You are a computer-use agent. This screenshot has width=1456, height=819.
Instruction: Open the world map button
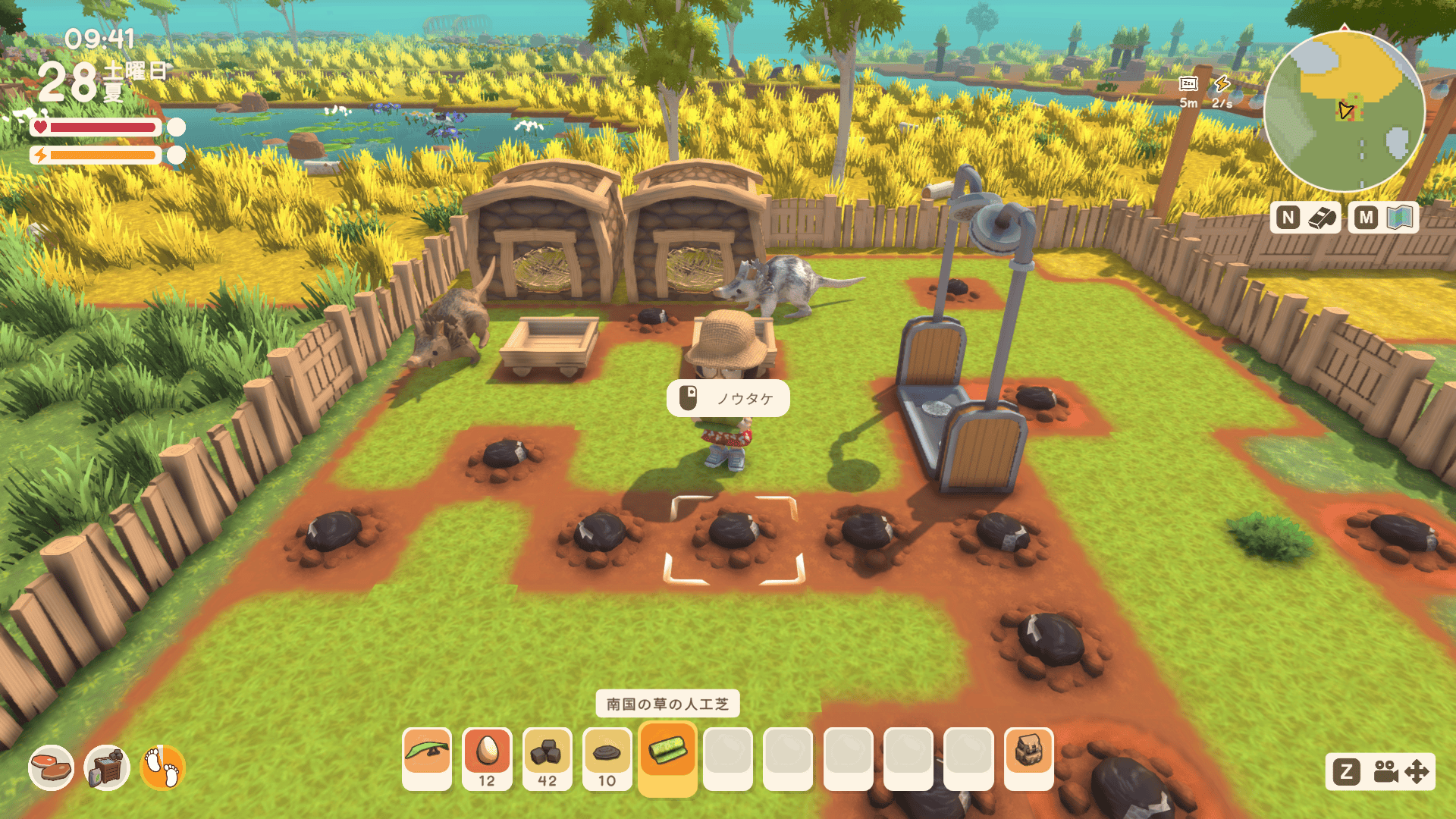pyautogui.click(x=1384, y=218)
